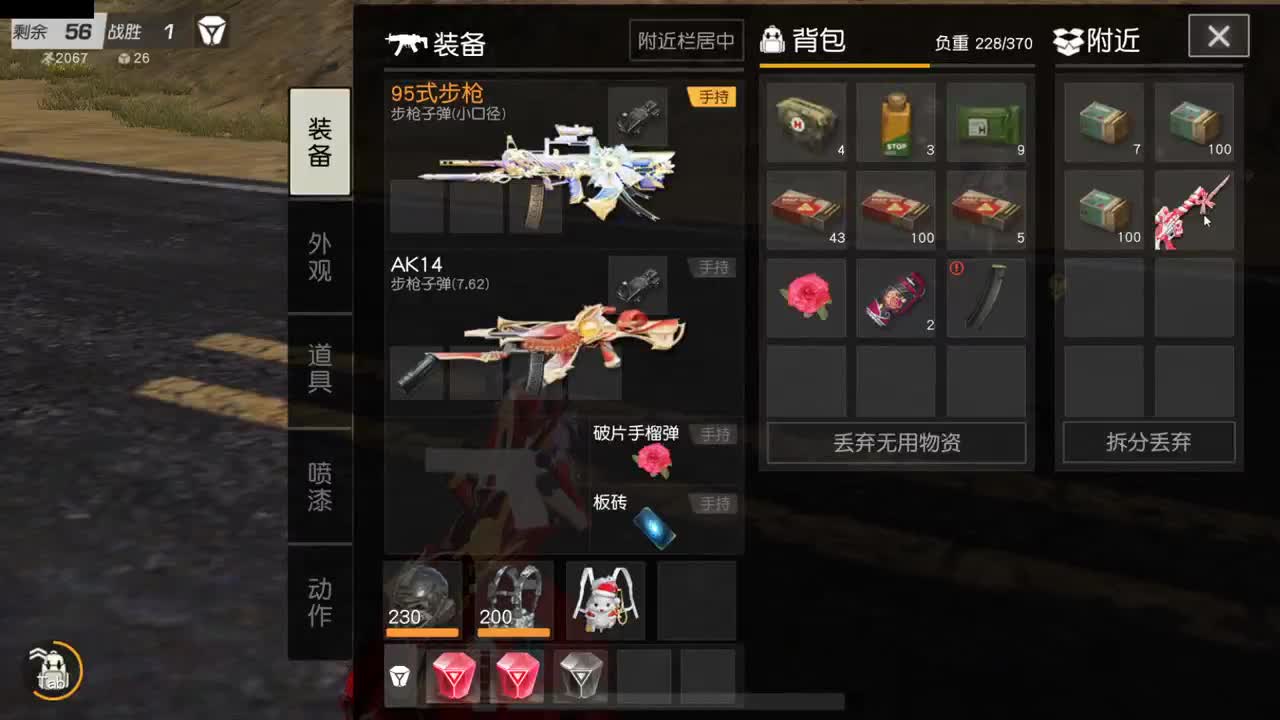Select the gray crystal token slot
Viewport: 1280px width, 720px height.
click(580, 676)
